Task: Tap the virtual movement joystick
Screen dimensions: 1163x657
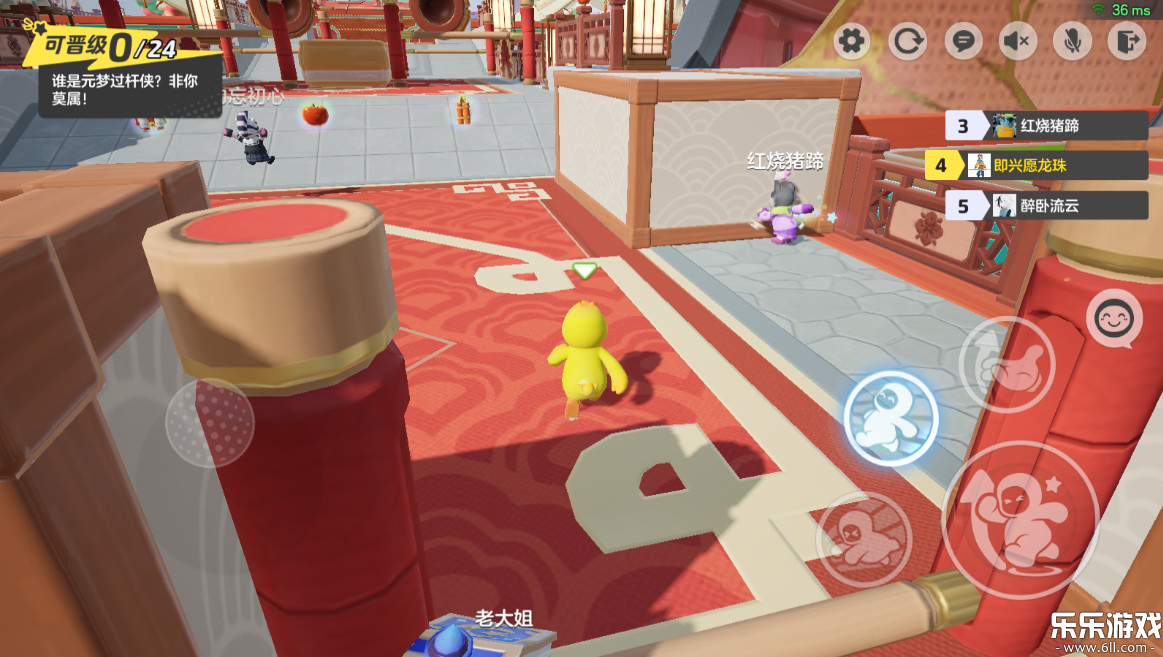Action: 209,422
